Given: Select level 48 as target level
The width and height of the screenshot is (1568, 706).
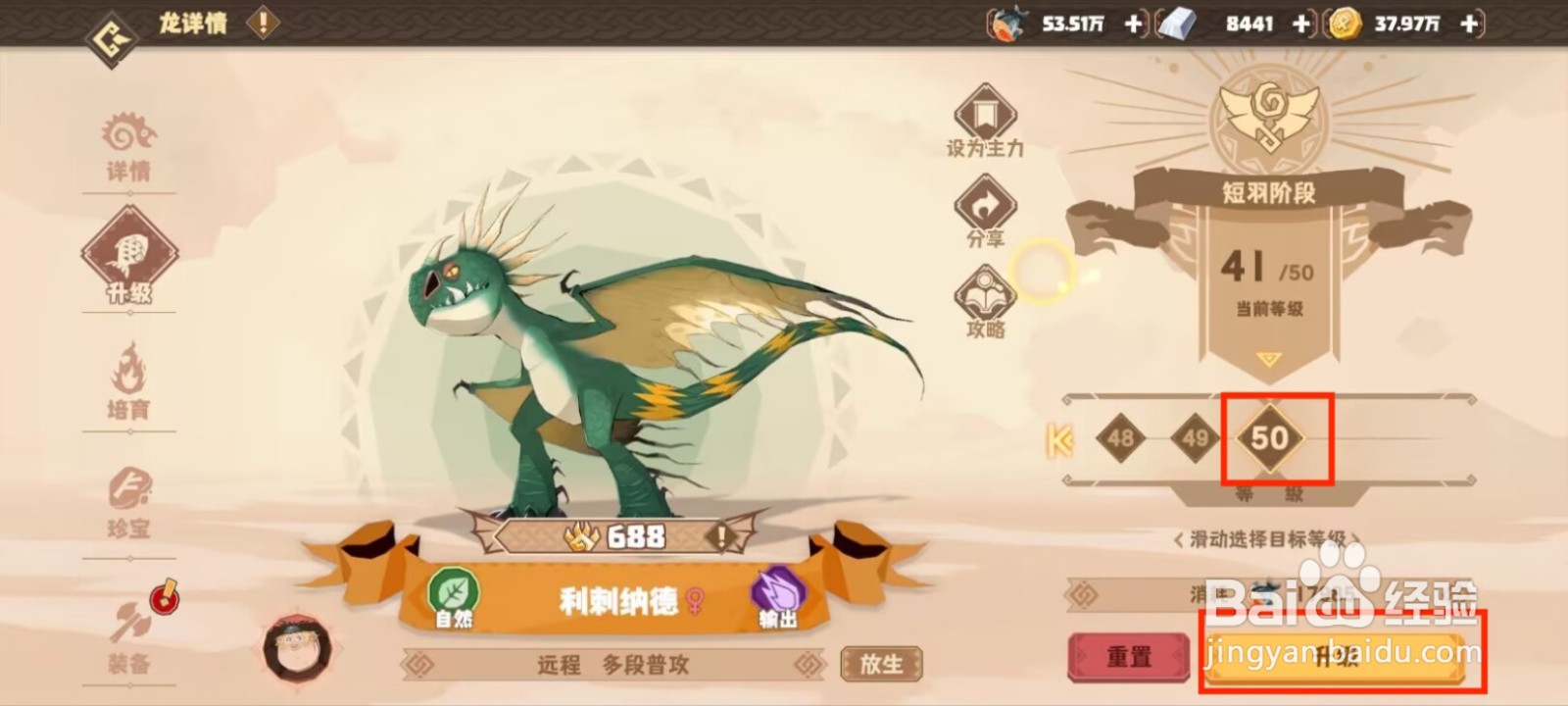Looking at the screenshot, I should 1119,439.
